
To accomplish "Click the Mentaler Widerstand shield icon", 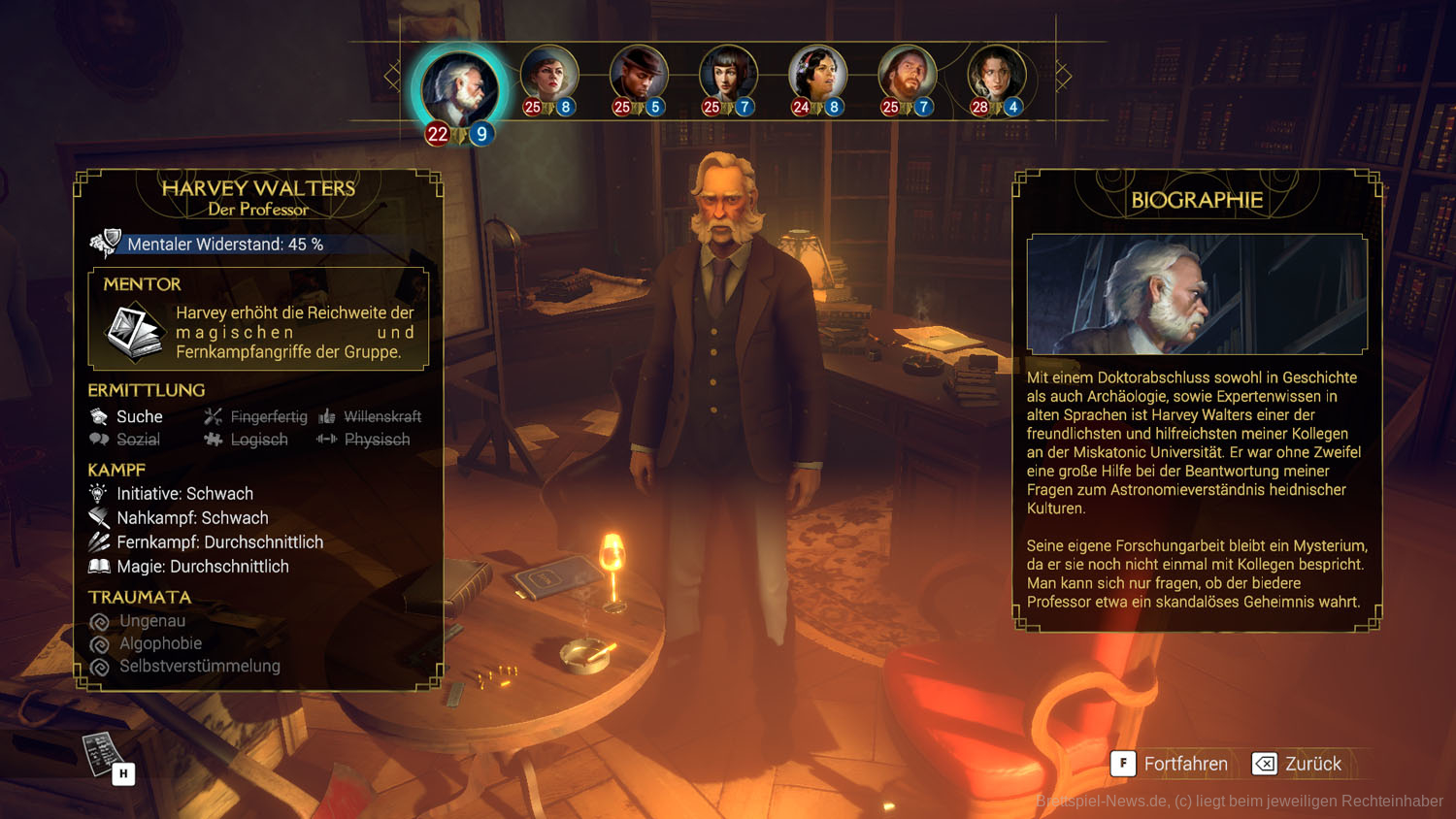I will pyautogui.click(x=105, y=243).
